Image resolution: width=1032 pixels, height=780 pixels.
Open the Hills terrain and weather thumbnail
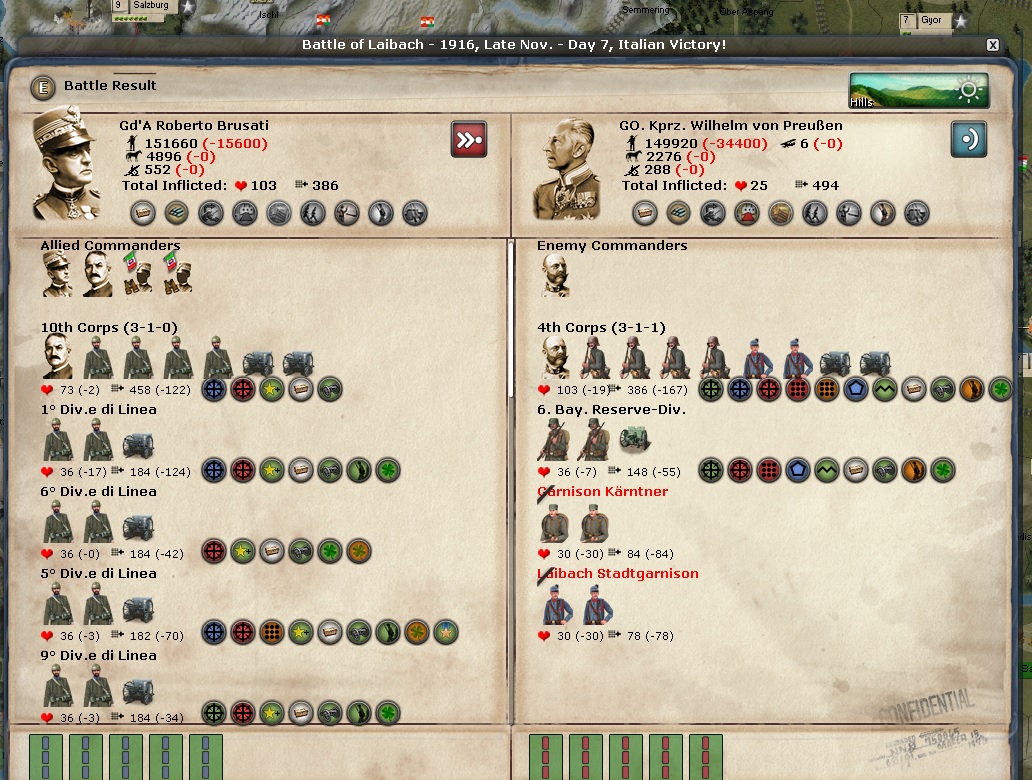point(919,90)
